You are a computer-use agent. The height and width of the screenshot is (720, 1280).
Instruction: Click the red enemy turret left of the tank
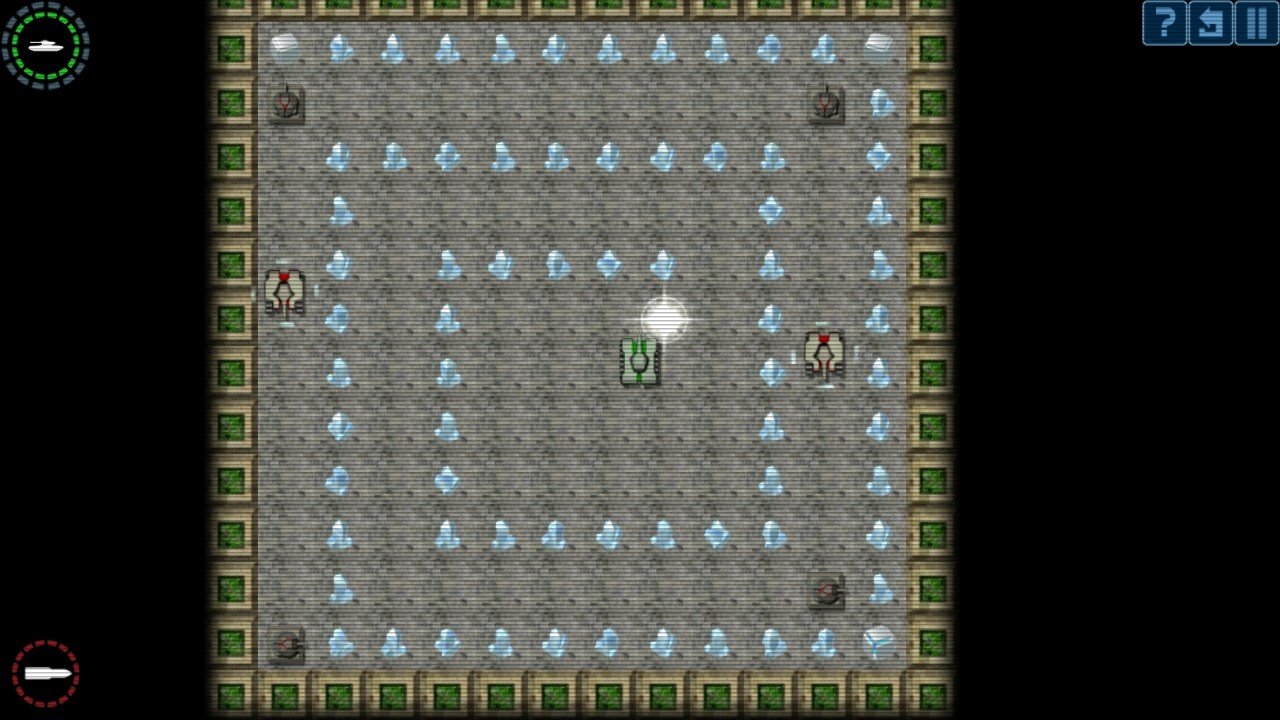[x=285, y=290]
